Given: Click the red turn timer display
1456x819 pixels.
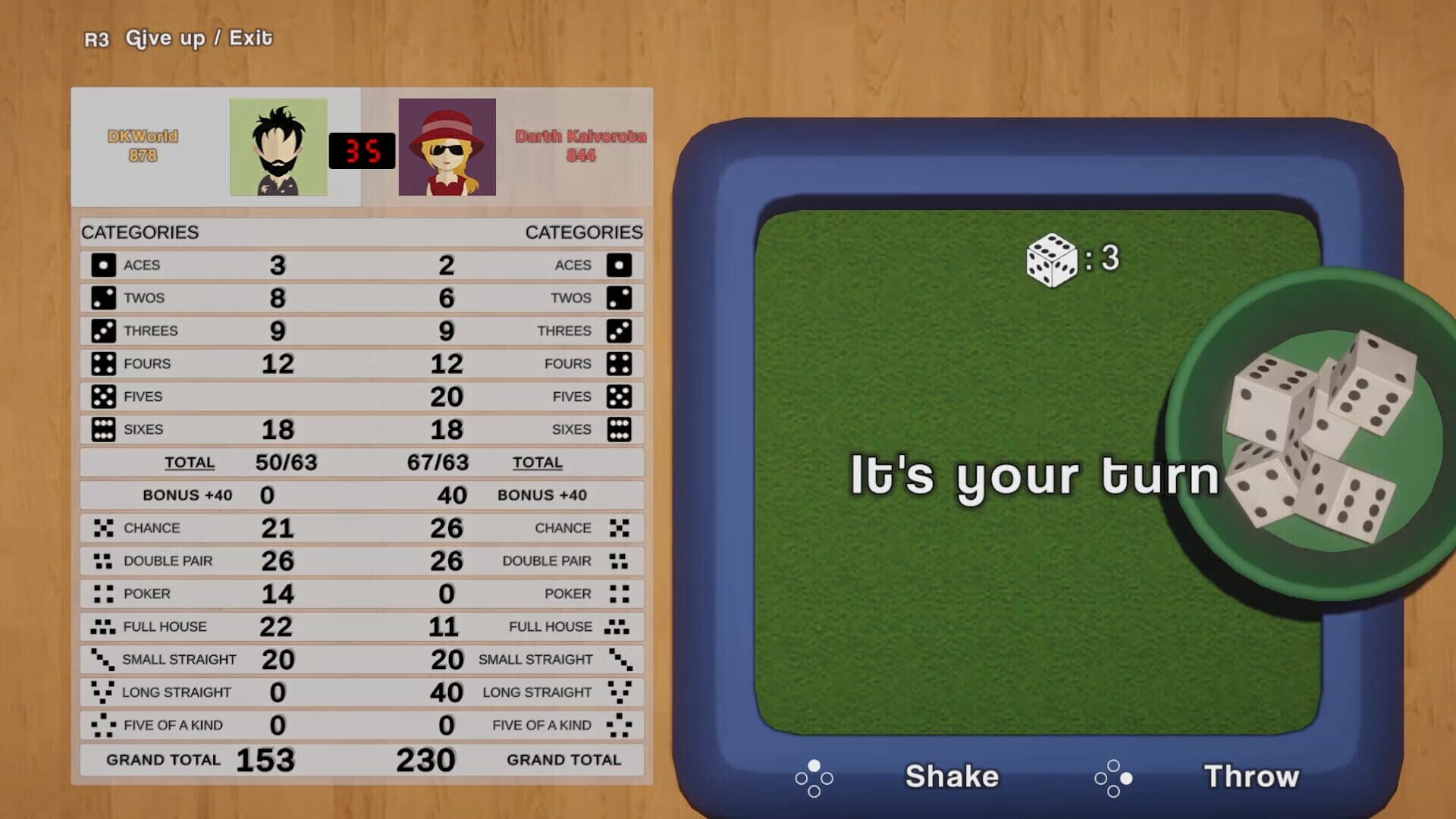Looking at the screenshot, I should (x=362, y=150).
